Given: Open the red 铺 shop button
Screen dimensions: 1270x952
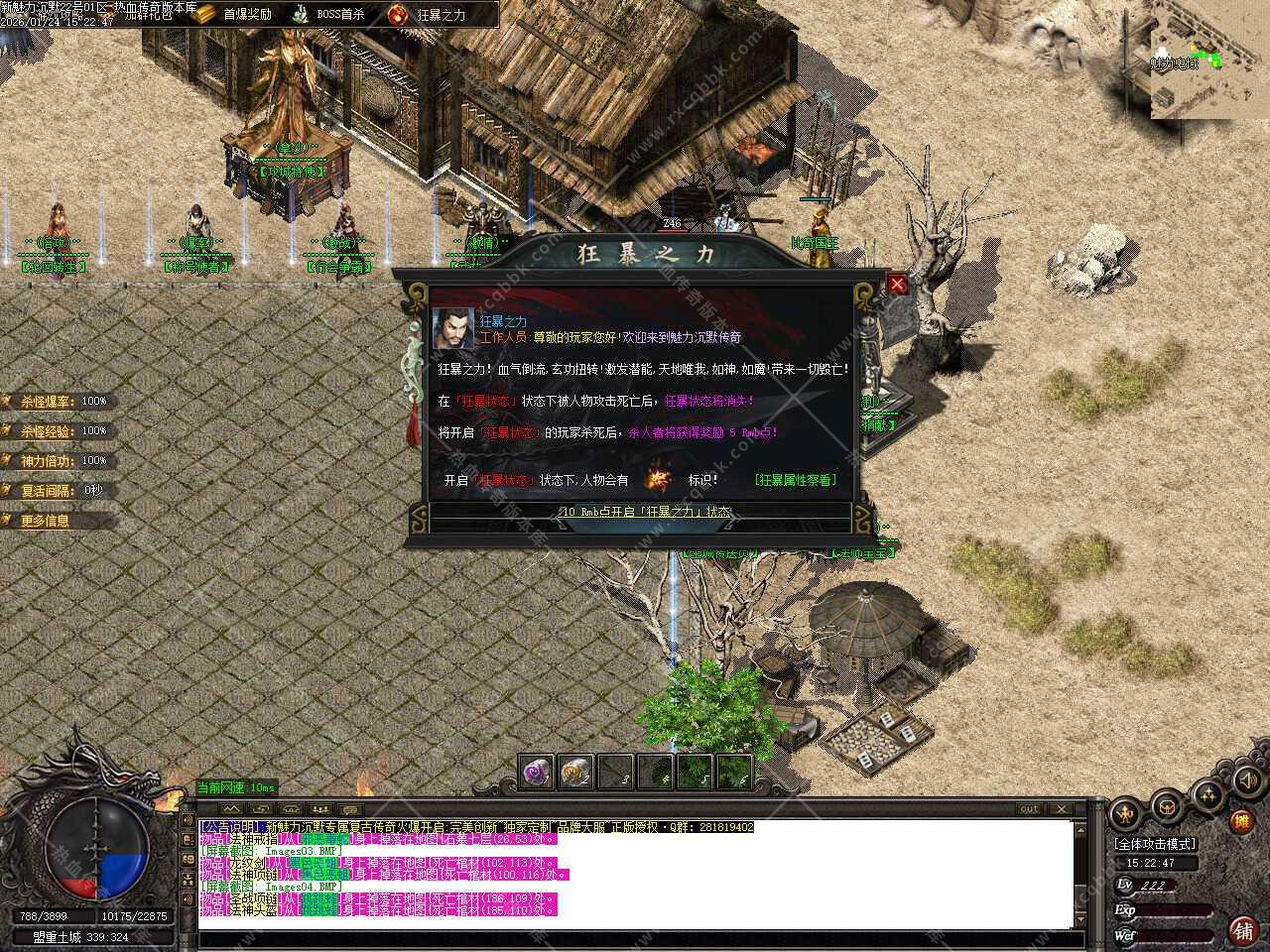Looking at the screenshot, I should [x=1242, y=930].
